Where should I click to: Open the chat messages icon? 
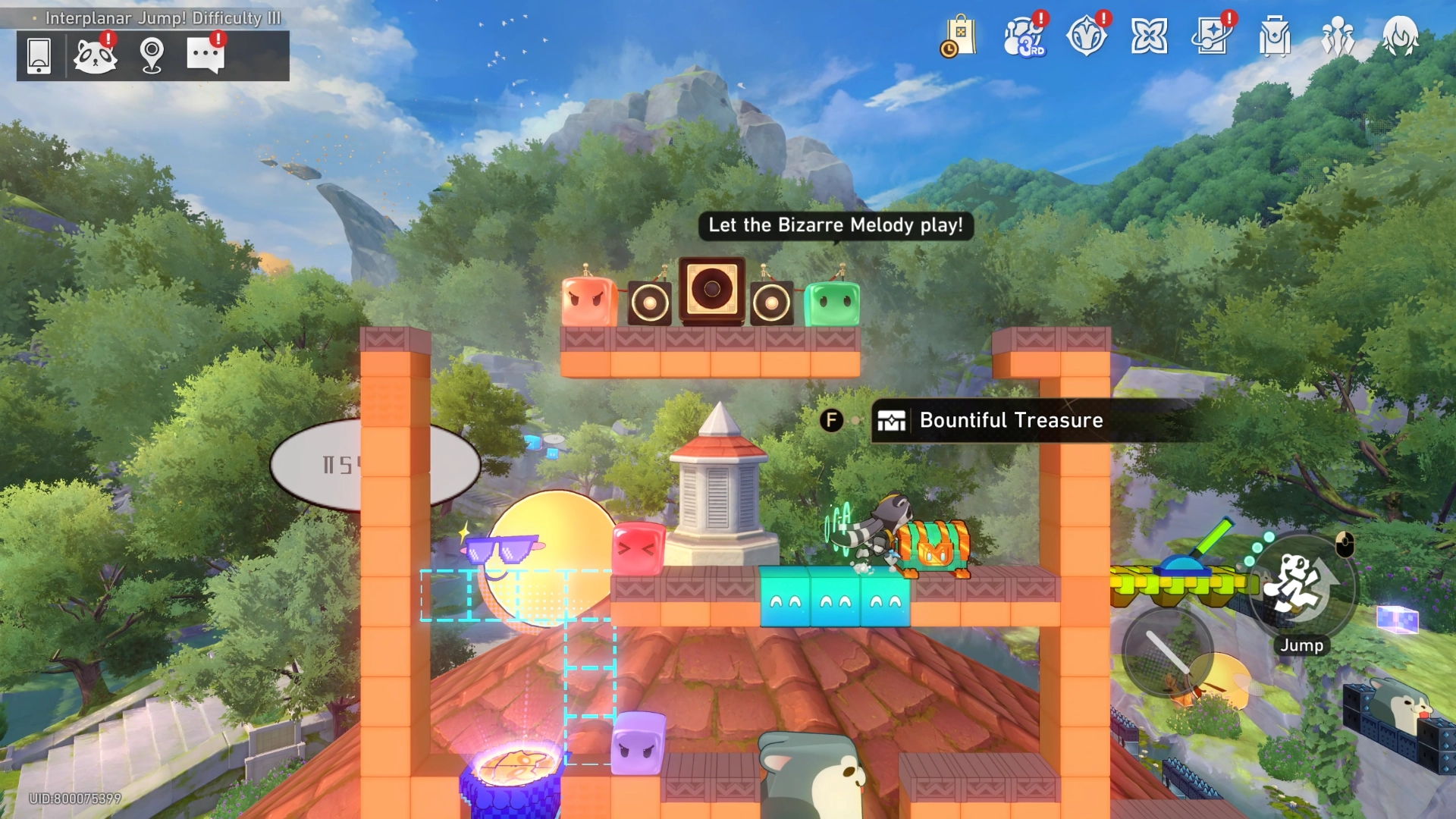click(206, 54)
